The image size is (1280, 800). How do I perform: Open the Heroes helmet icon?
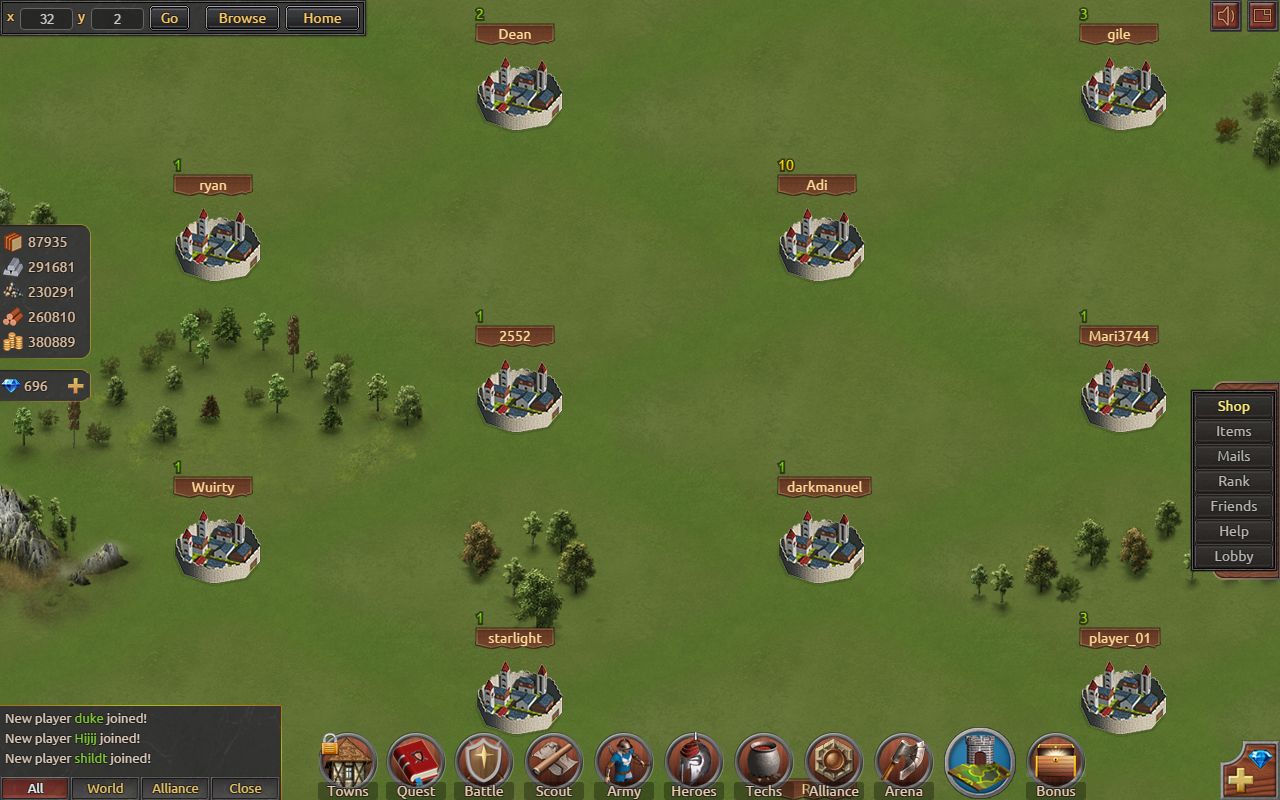tap(693, 764)
